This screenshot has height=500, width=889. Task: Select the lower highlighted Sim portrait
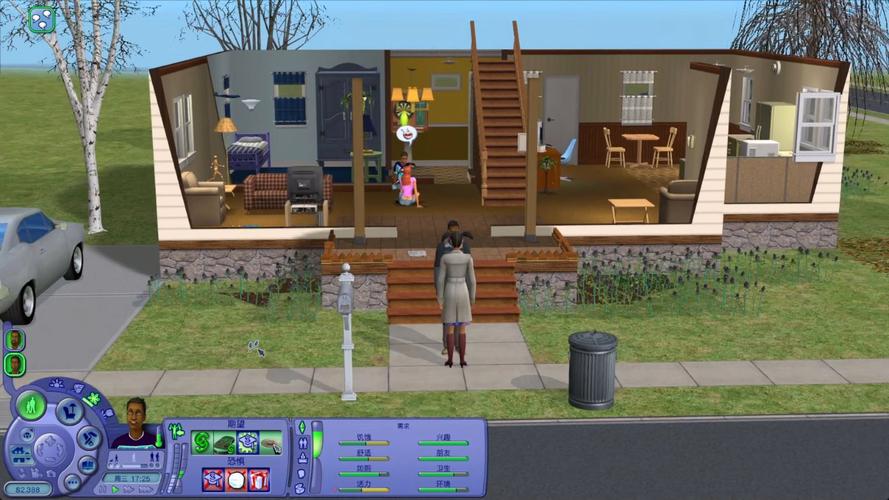(15, 364)
